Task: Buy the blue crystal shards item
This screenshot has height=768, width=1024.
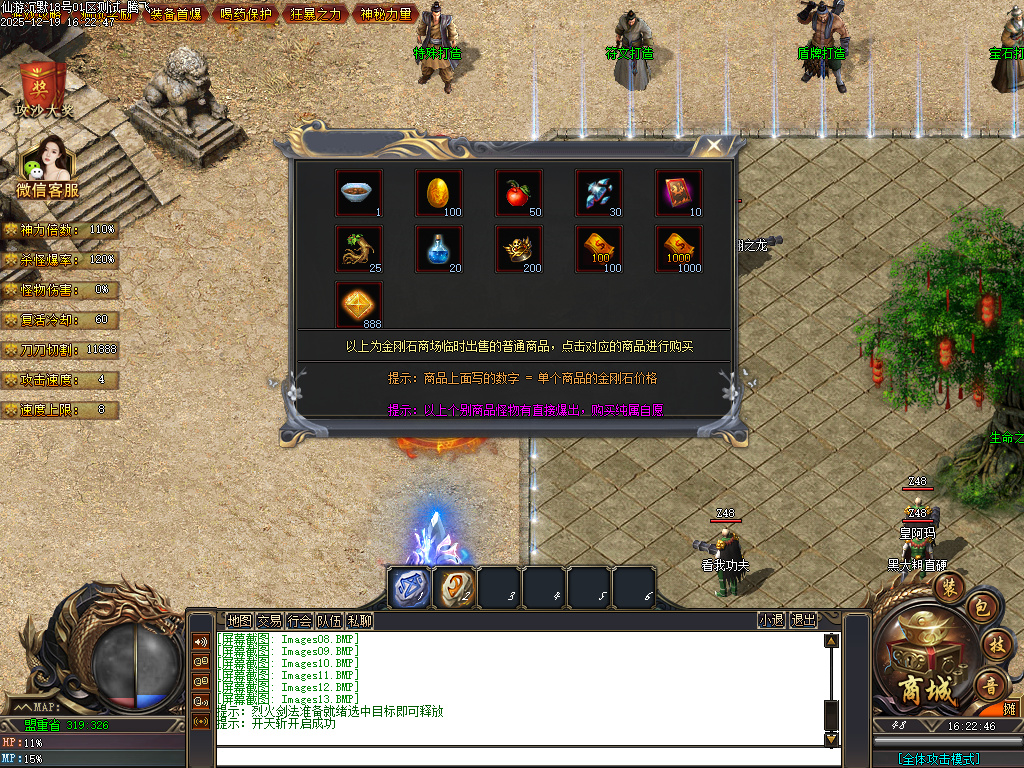Action: coord(598,193)
